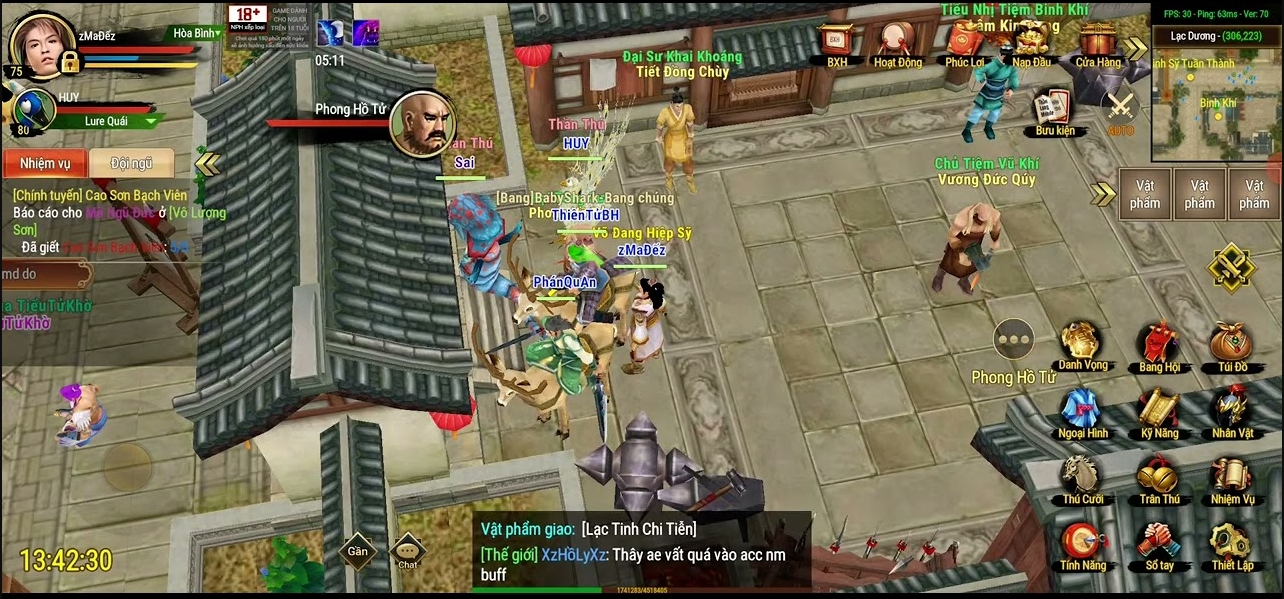Click the Chat speech bubble button
Viewport: 1284px width, 599px height.
407,551
